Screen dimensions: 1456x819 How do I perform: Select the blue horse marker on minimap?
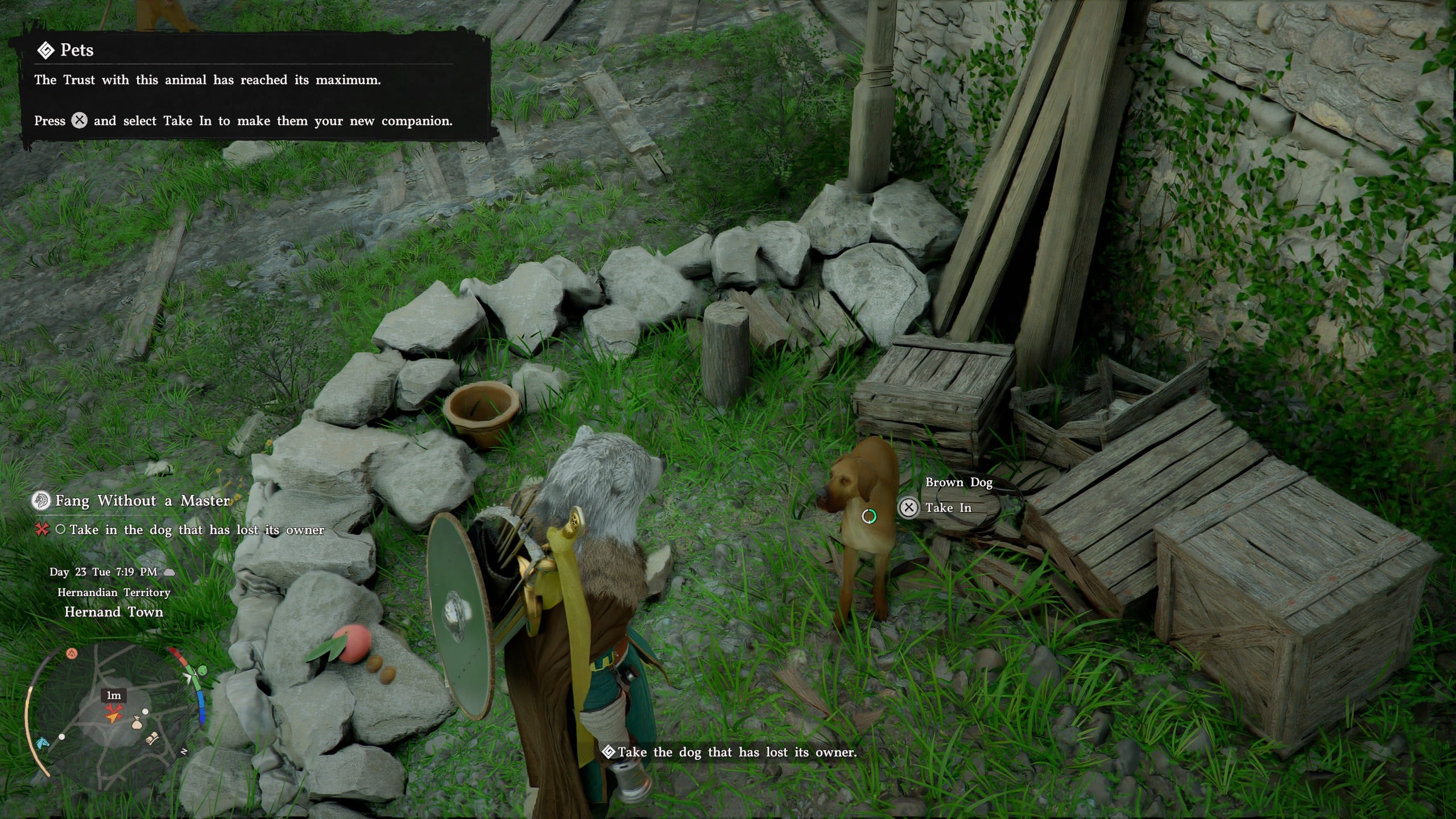coord(42,743)
